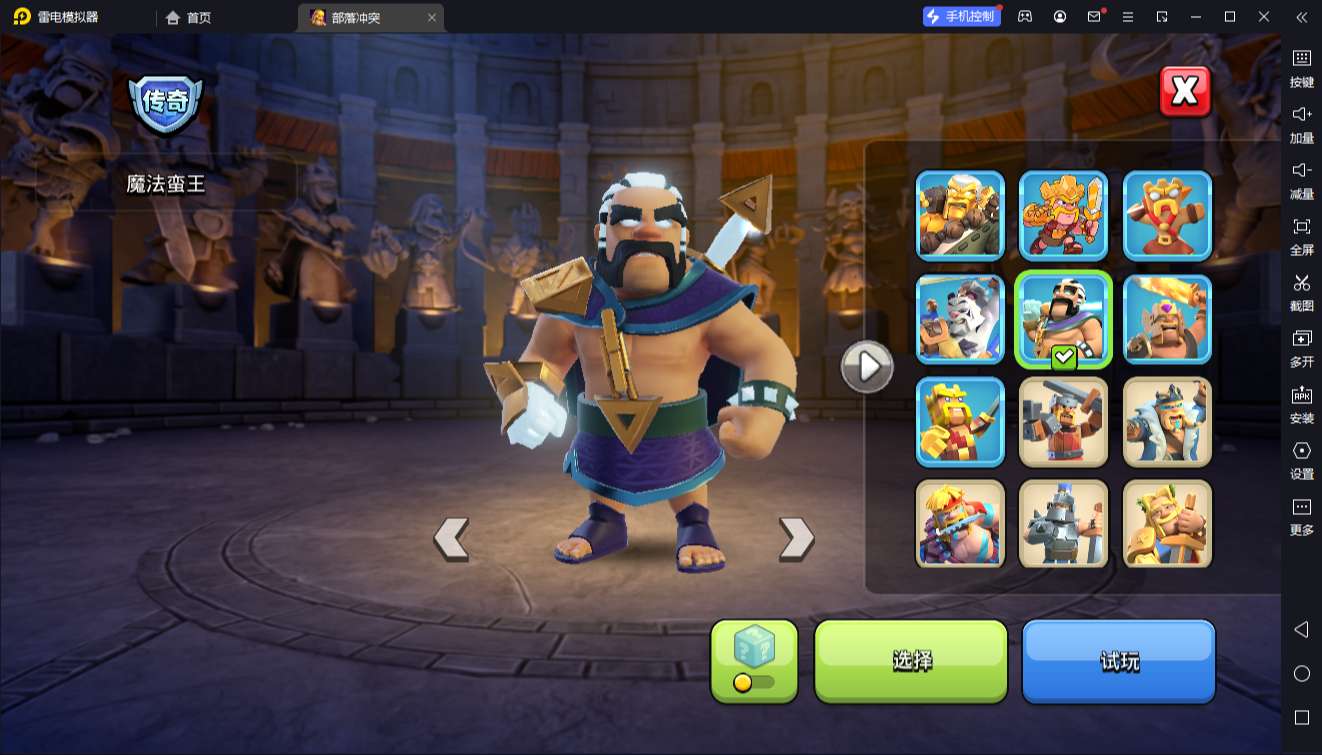The image size is (1322, 755).
Task: Choose the golden statue-faced king skin
Action: (x=1167, y=215)
